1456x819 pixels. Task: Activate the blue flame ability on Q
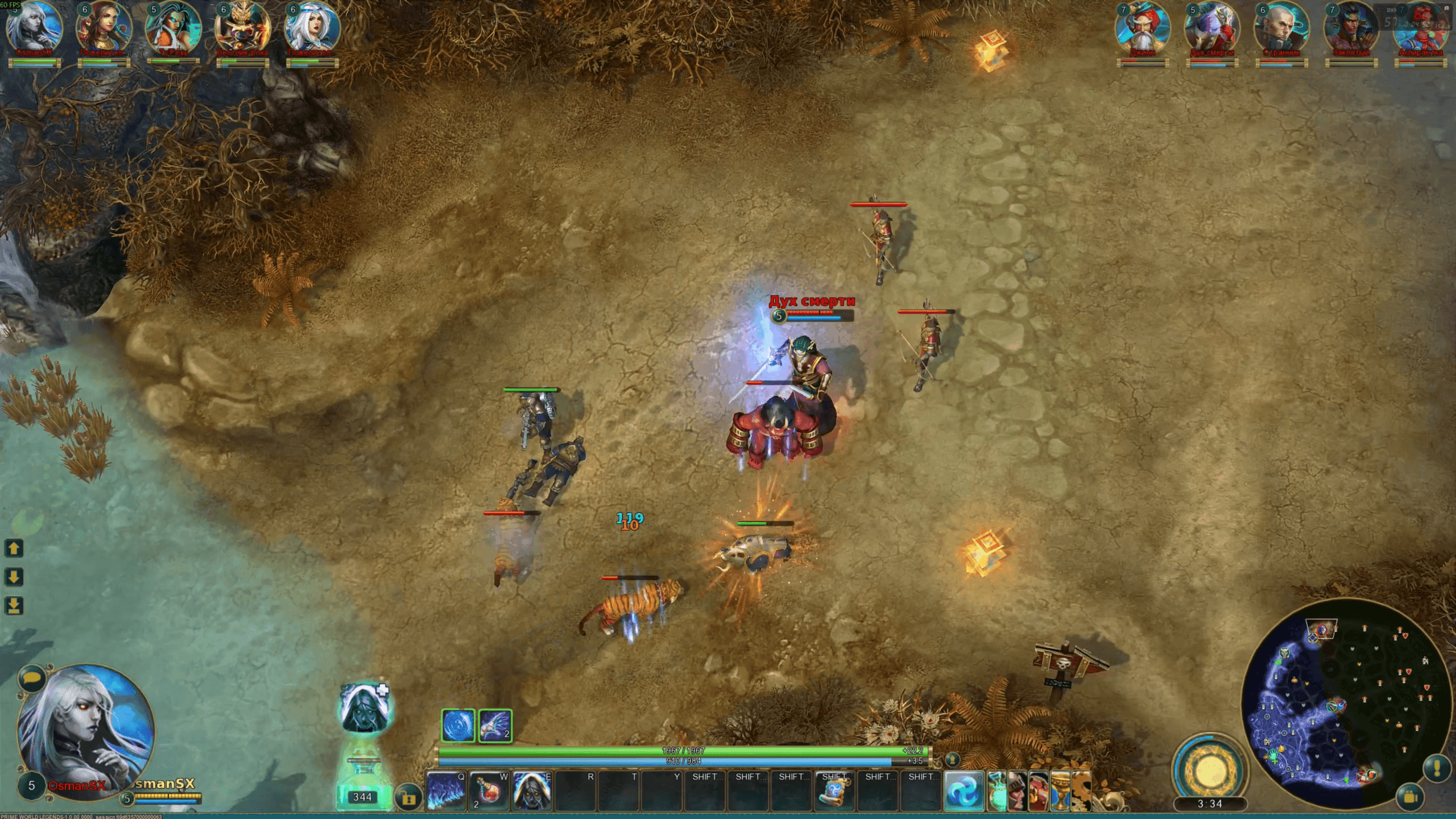446,791
